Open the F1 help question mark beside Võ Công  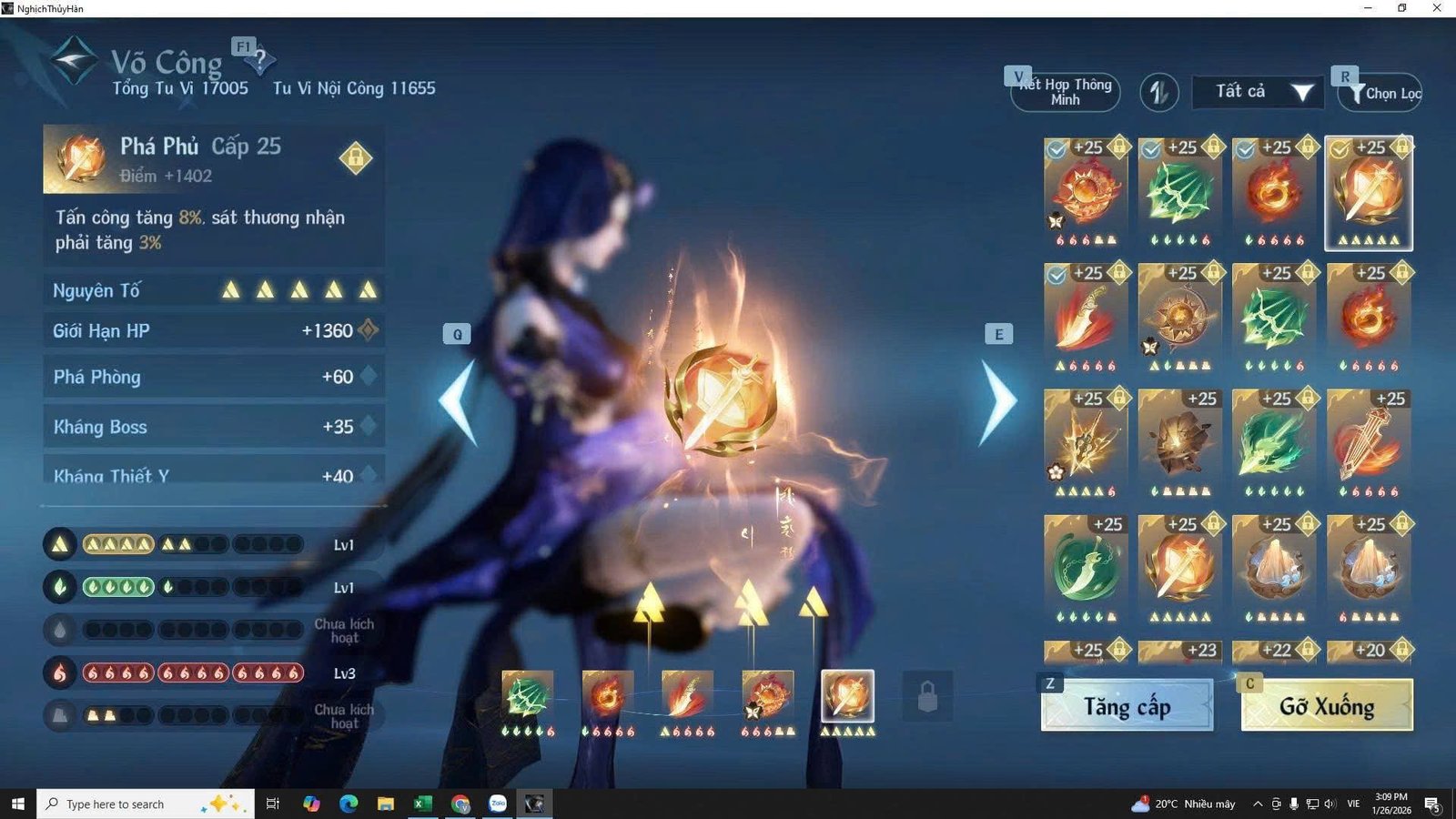click(261, 62)
